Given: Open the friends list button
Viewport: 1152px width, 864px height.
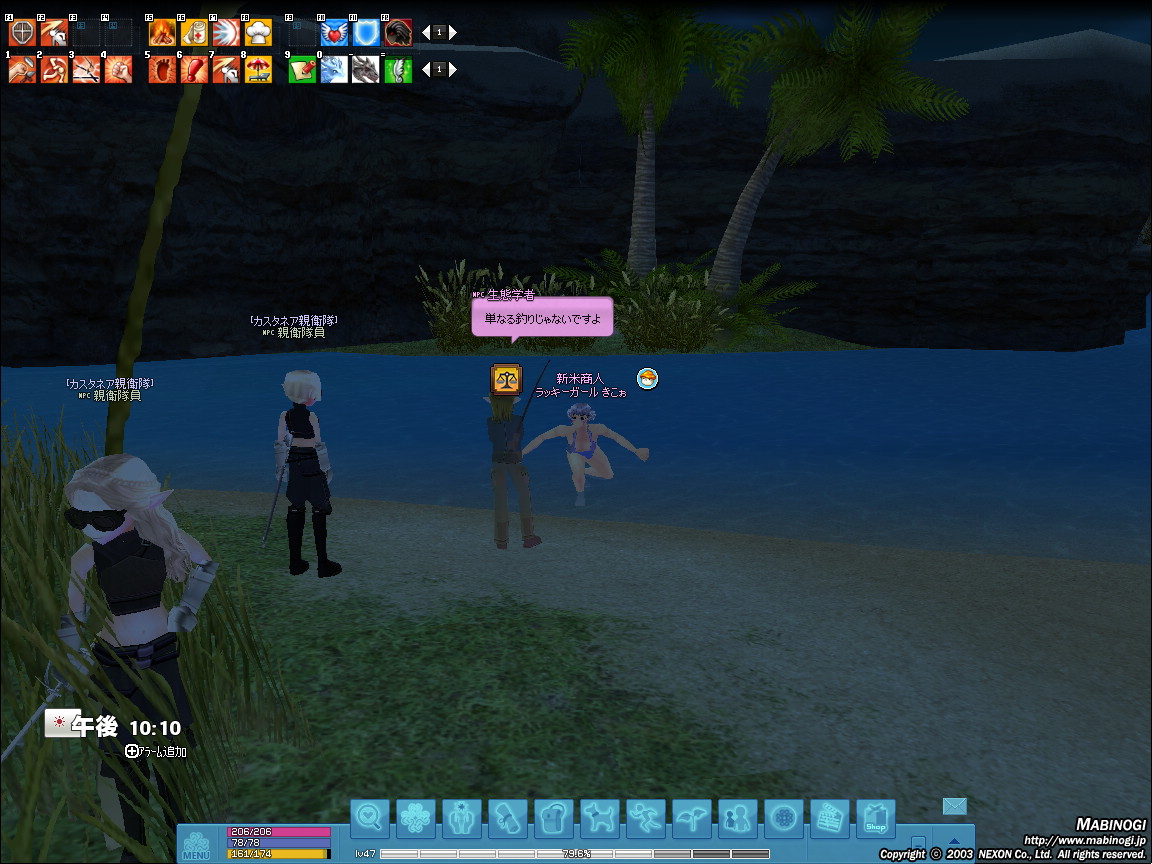Looking at the screenshot, I should click(x=738, y=819).
